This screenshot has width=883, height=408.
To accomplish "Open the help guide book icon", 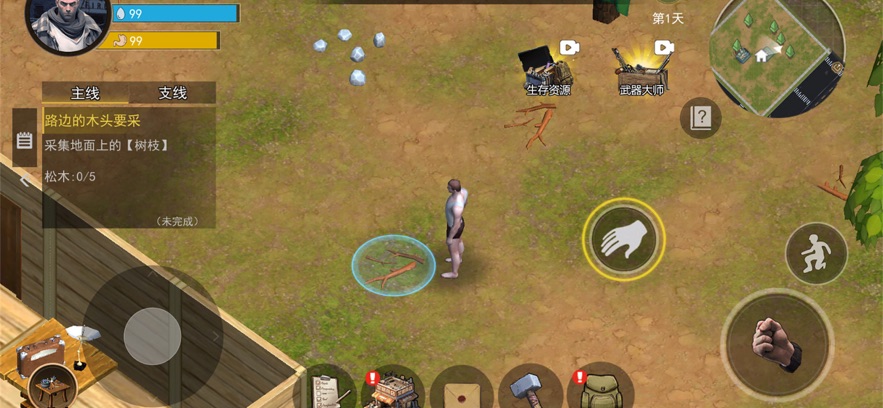I will [700, 118].
